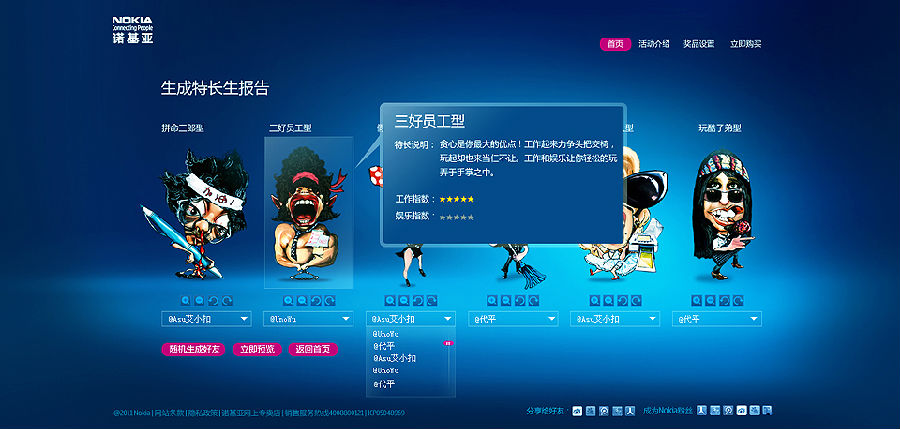This screenshot has width=900, height=429.
Task: Pick @Asu艾小扣 in the open dropdown list
Action: 395,357
